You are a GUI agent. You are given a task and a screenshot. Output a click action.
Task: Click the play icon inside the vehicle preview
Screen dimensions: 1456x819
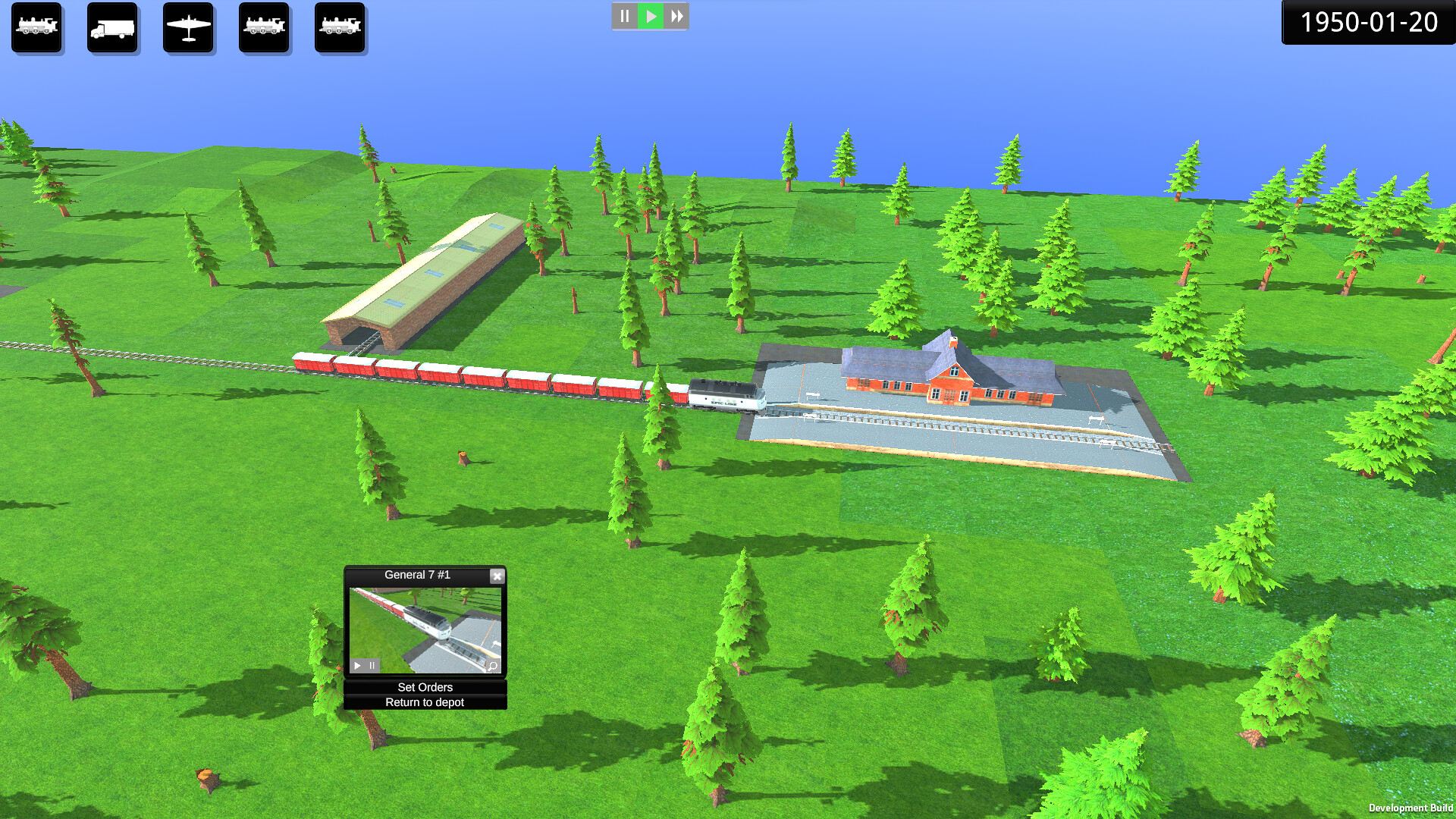pos(357,665)
